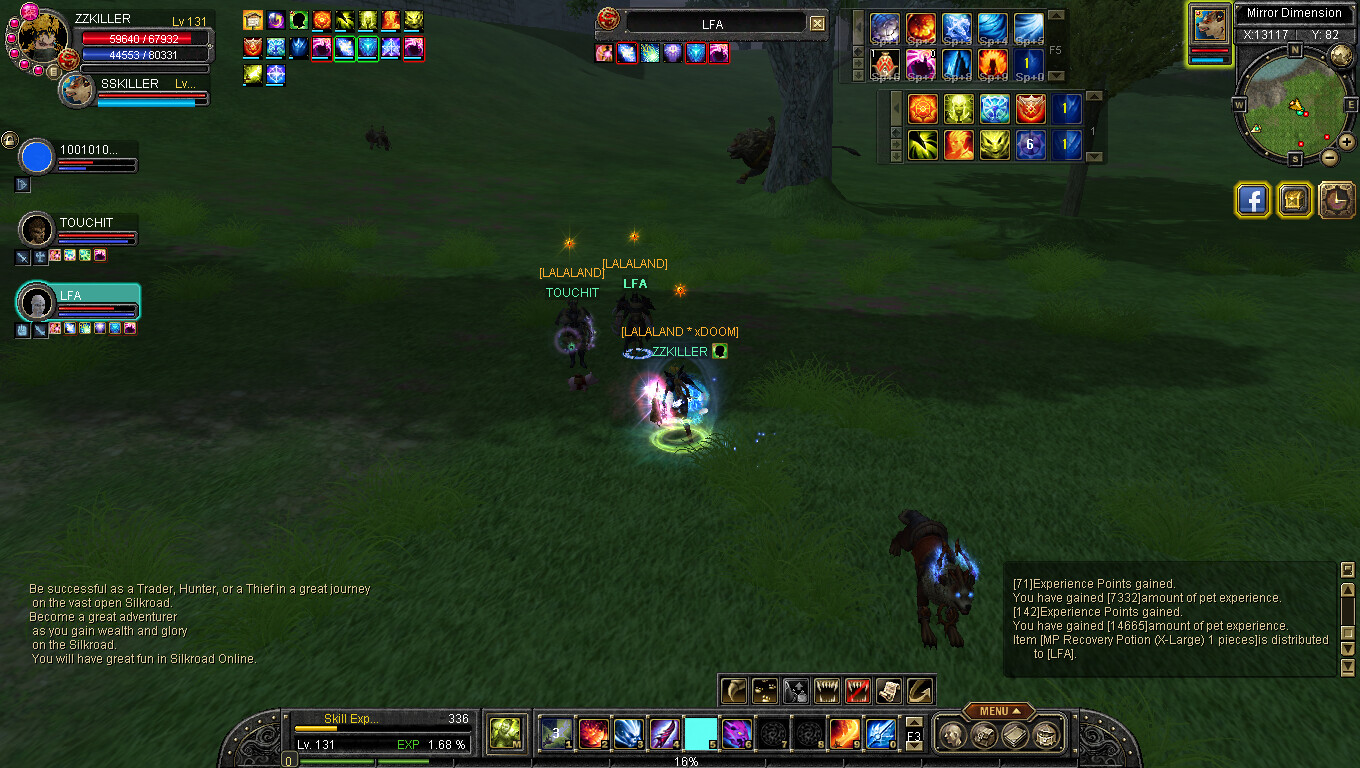Click the SSKILLER pet portrait
Image resolution: width=1360 pixels, height=768 pixels.
[x=75, y=91]
